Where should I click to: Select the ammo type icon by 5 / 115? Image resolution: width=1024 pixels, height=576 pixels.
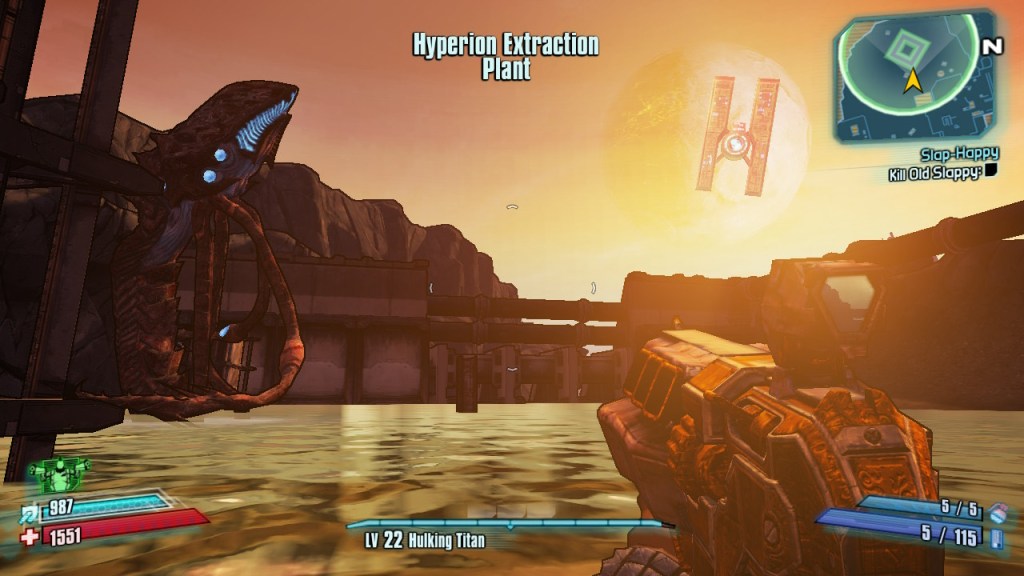point(997,539)
